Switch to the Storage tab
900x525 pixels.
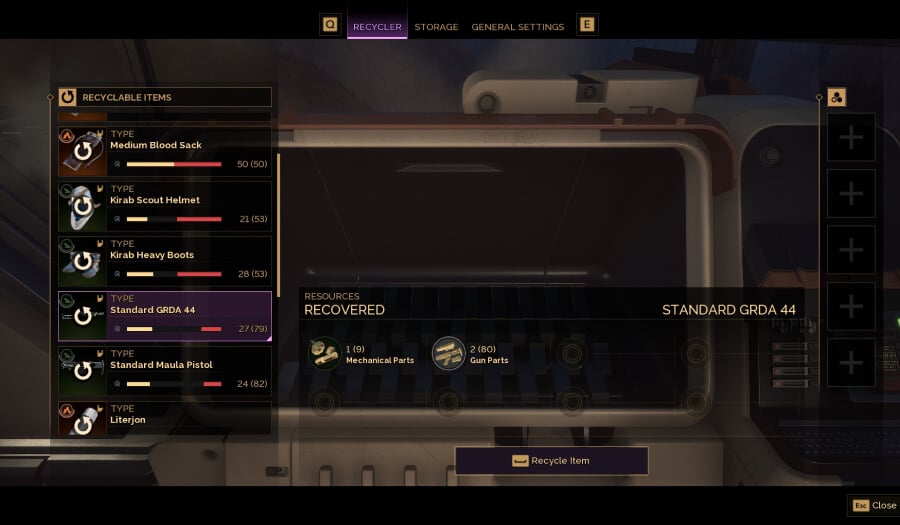tap(436, 27)
